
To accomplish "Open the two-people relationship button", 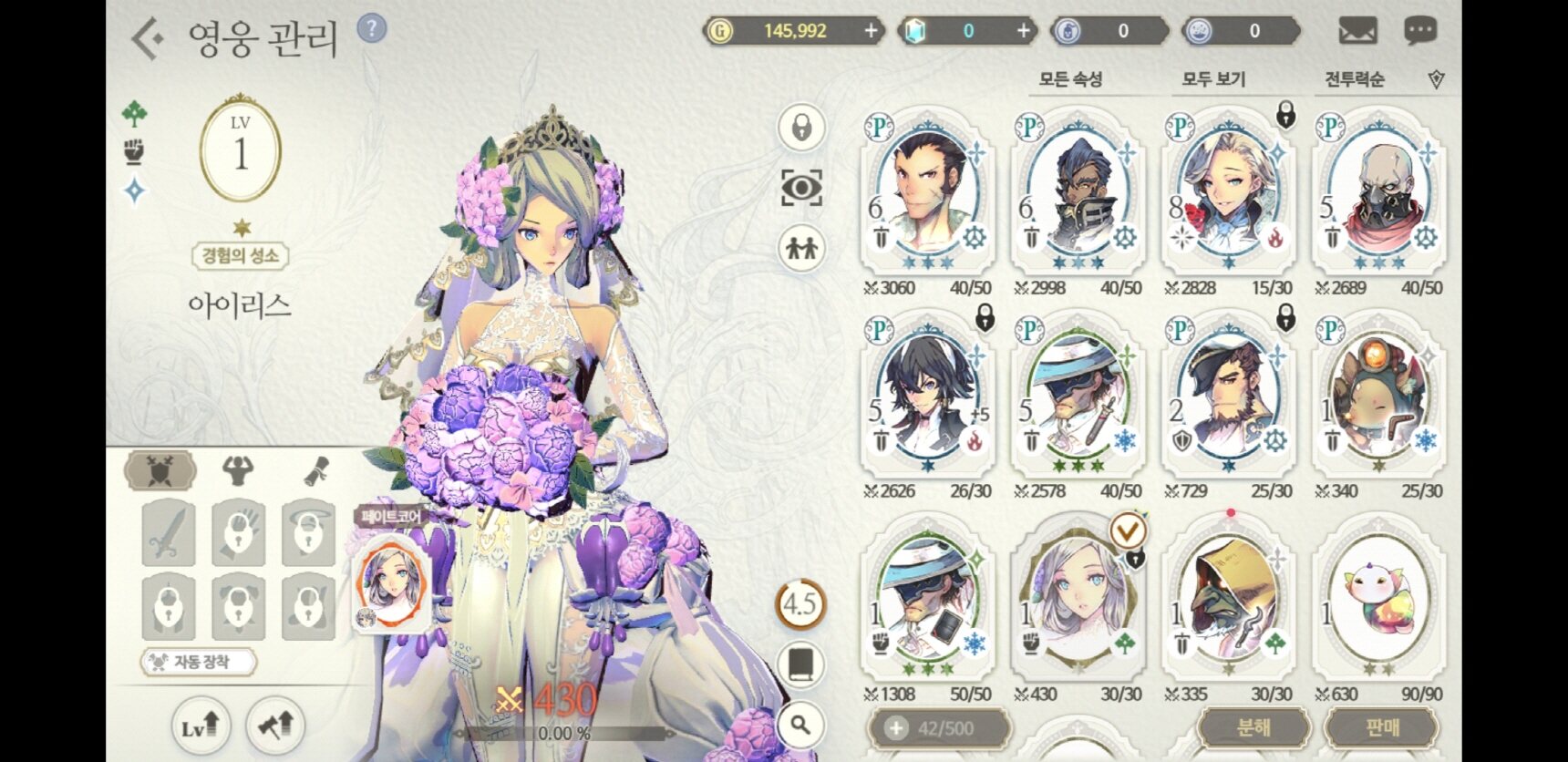I will [x=801, y=248].
